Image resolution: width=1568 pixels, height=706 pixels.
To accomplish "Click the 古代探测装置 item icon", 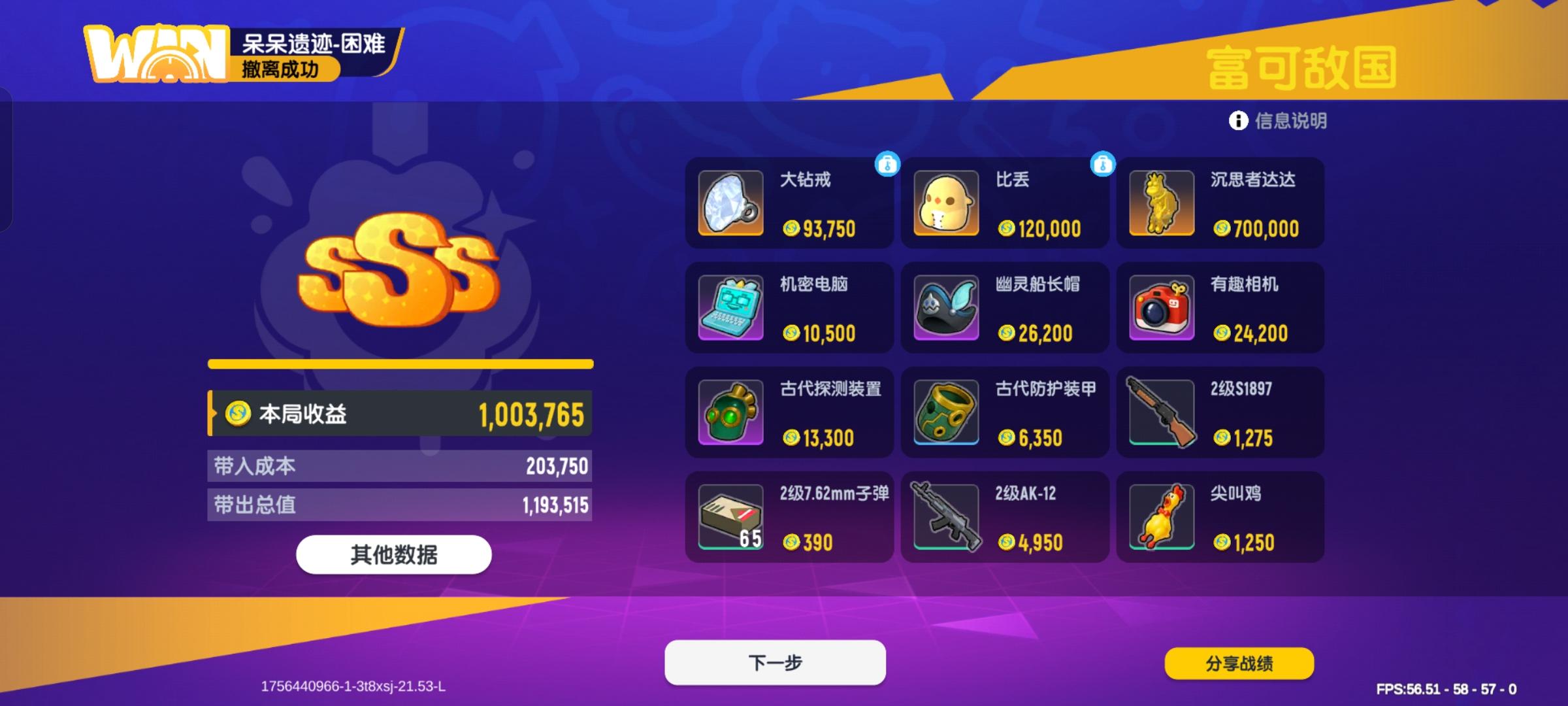I will tap(730, 413).
